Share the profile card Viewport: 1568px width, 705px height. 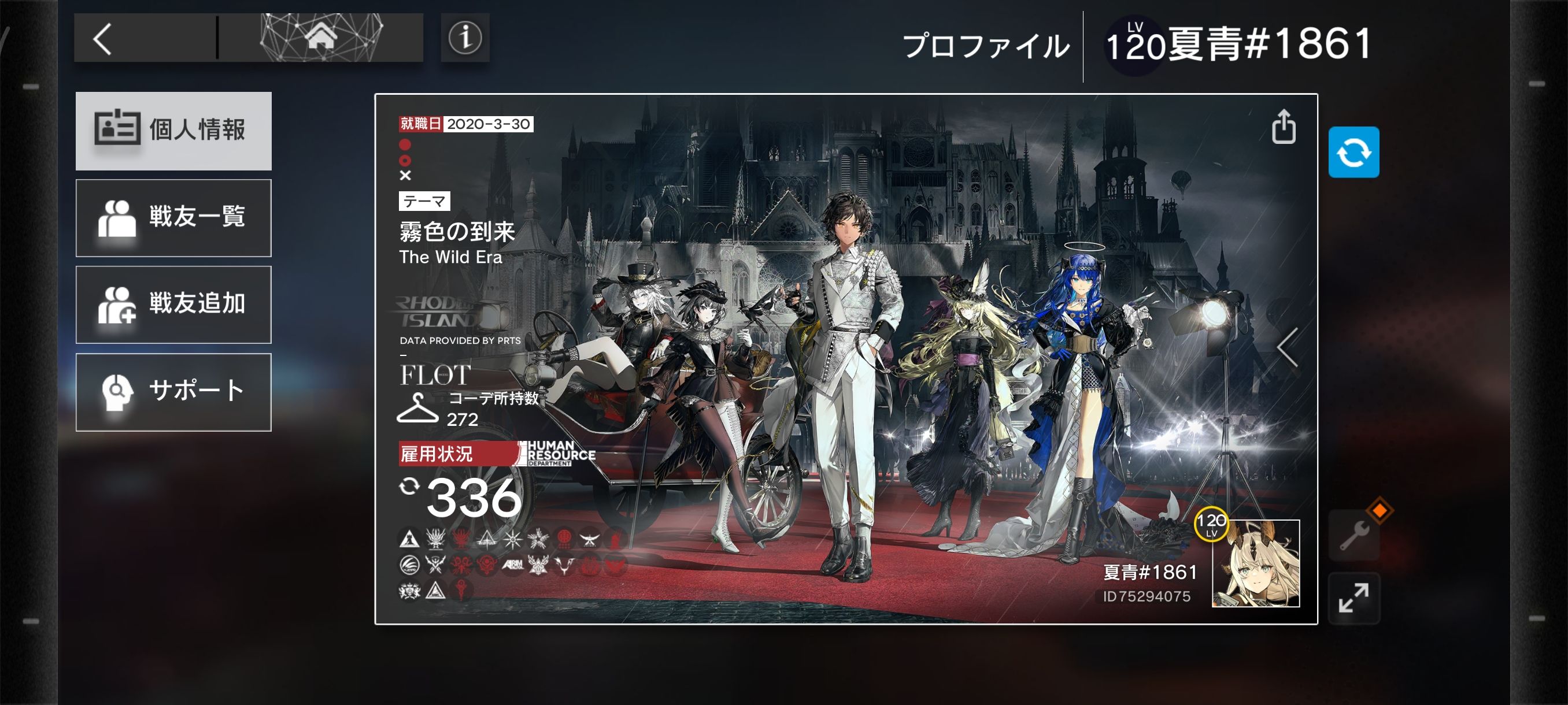pyautogui.click(x=1283, y=127)
